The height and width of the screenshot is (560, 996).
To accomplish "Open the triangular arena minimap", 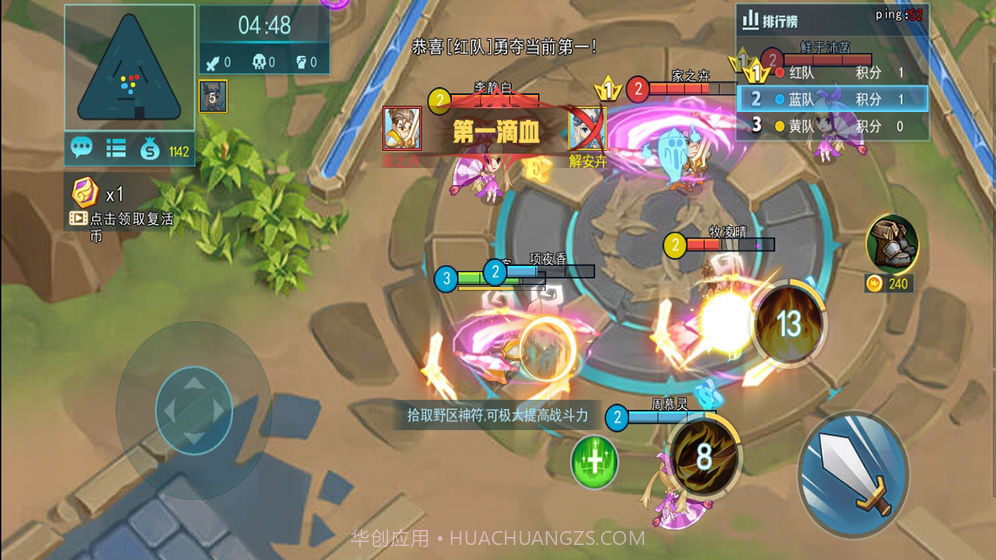I will pyautogui.click(x=129, y=68).
